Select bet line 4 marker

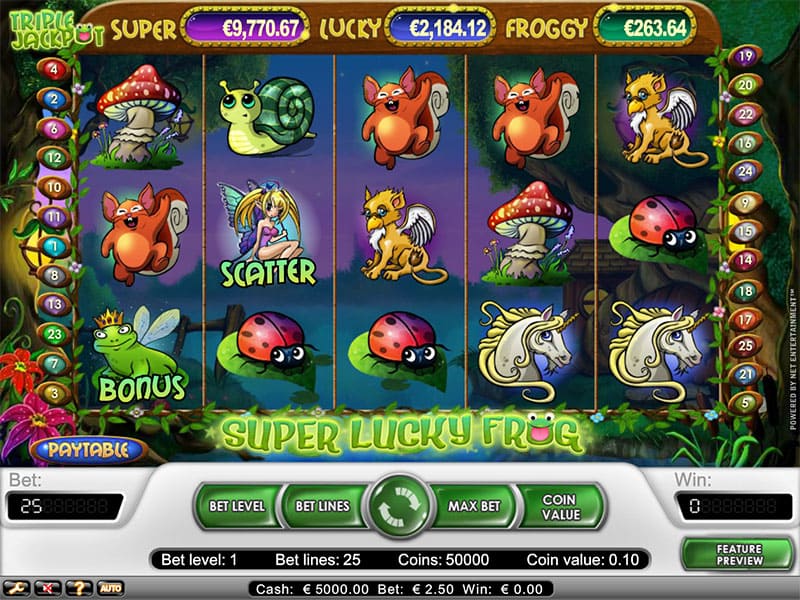click(x=53, y=69)
